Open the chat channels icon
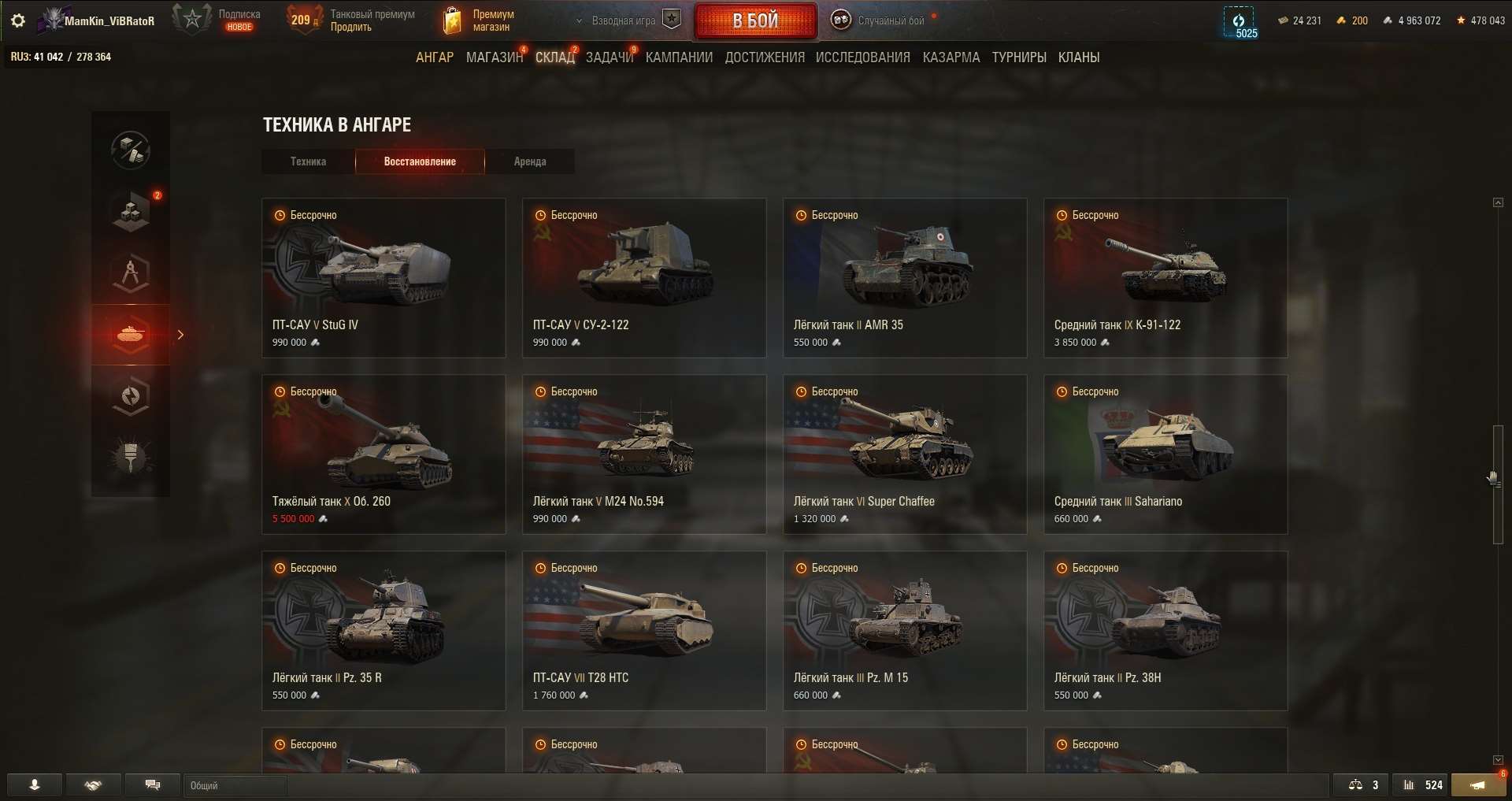 [x=153, y=785]
